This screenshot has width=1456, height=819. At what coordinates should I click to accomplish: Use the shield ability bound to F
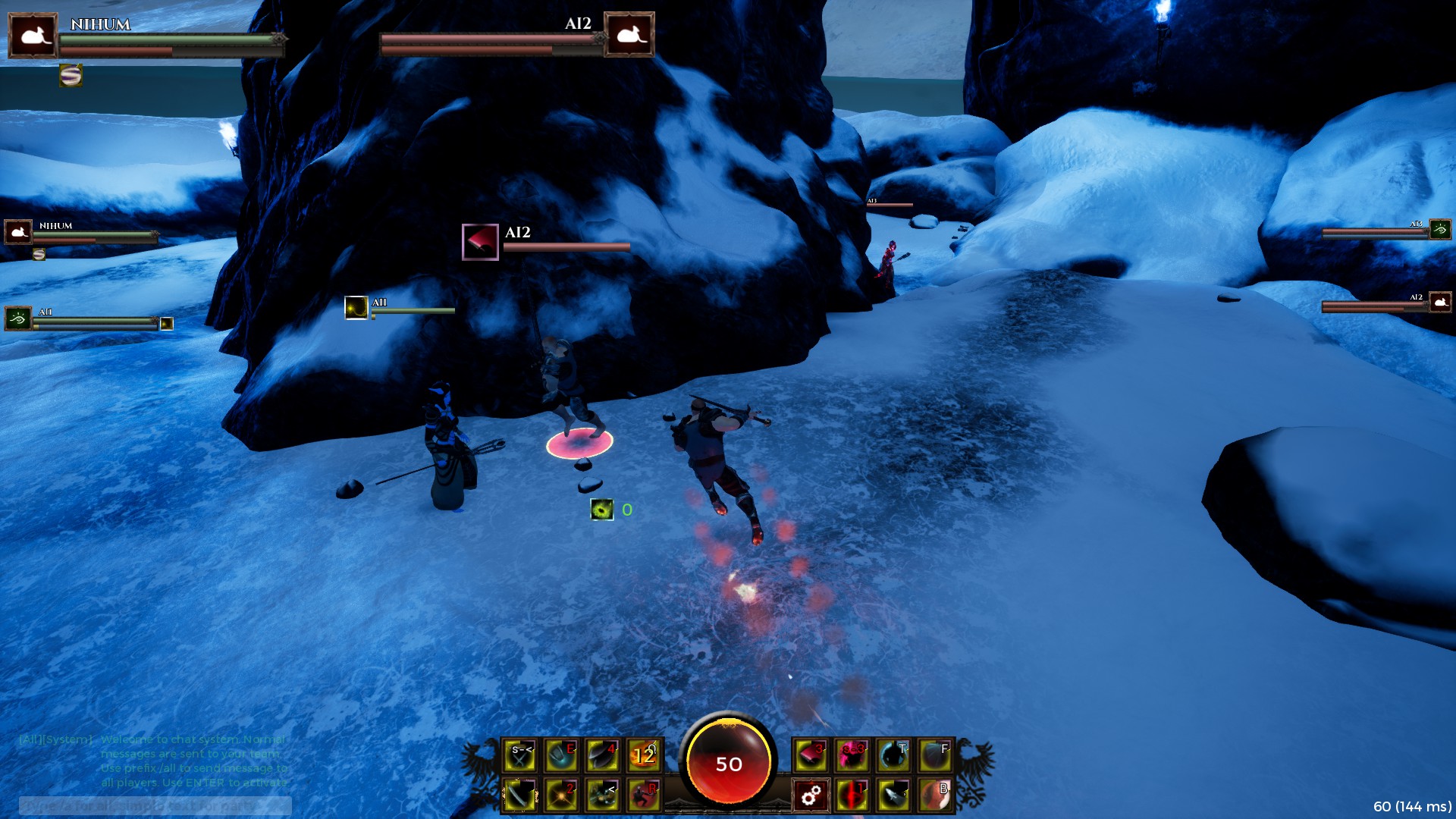tap(934, 756)
